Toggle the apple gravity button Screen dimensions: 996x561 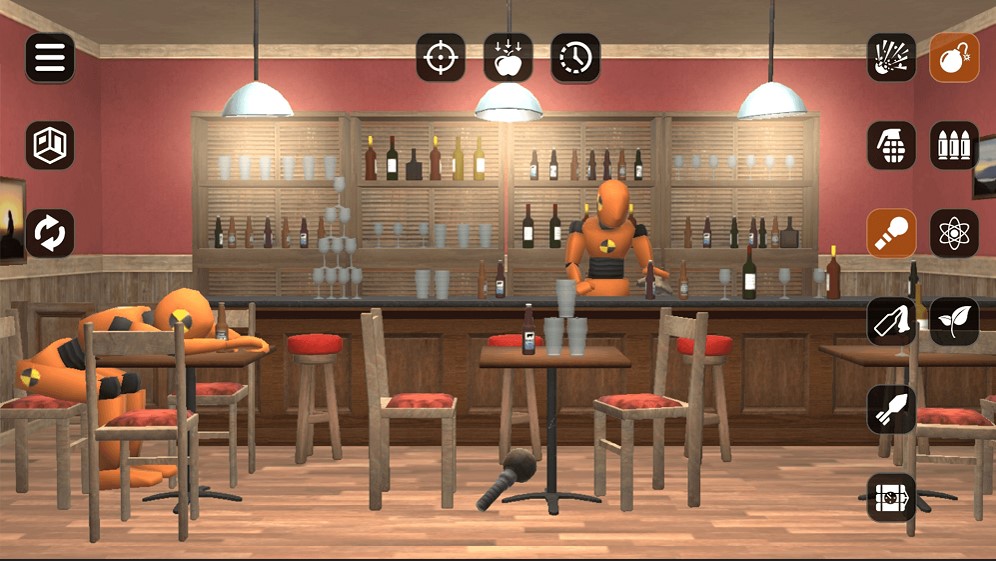pyautogui.click(x=508, y=58)
